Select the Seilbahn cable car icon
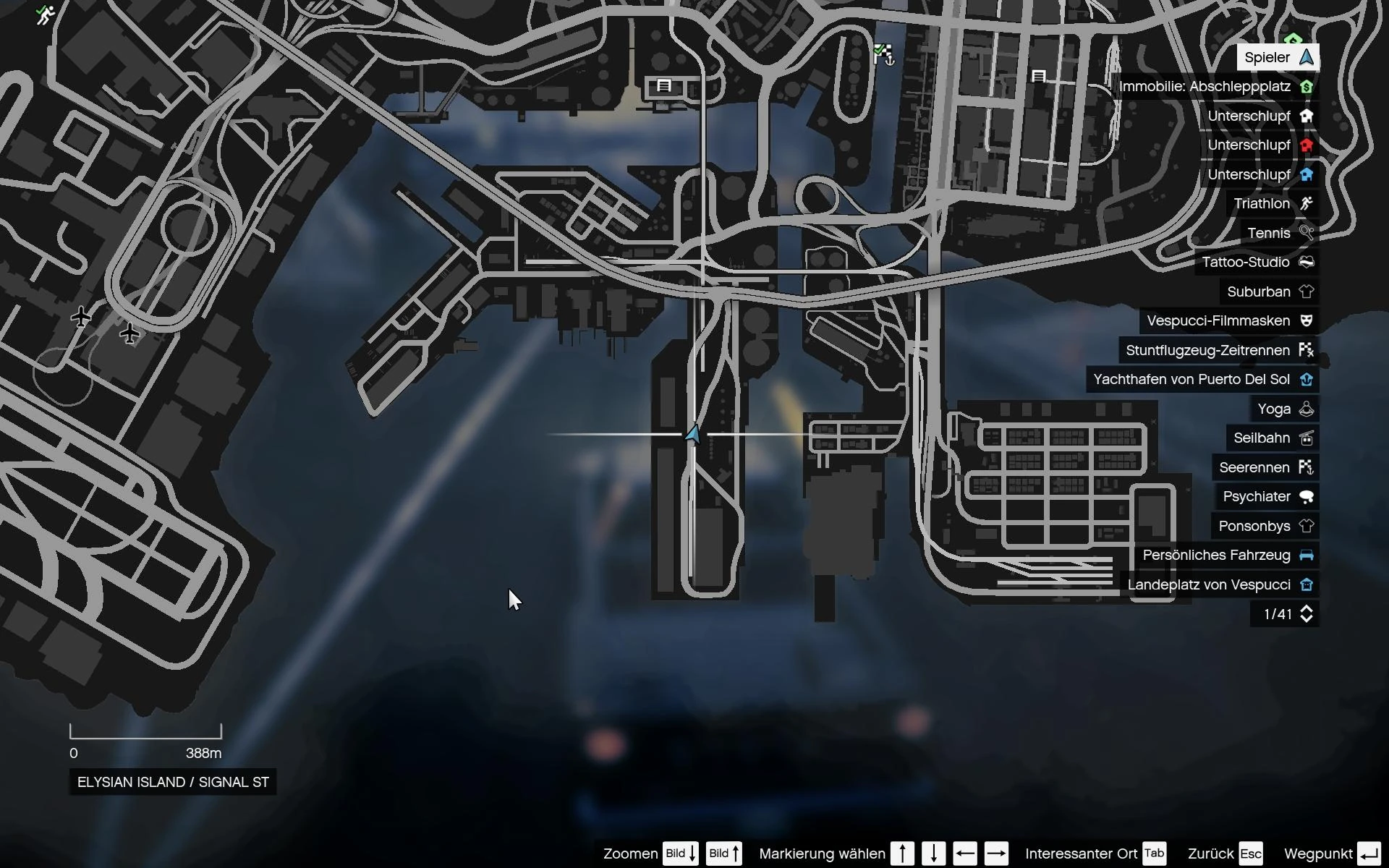1389x868 pixels. point(1307,438)
